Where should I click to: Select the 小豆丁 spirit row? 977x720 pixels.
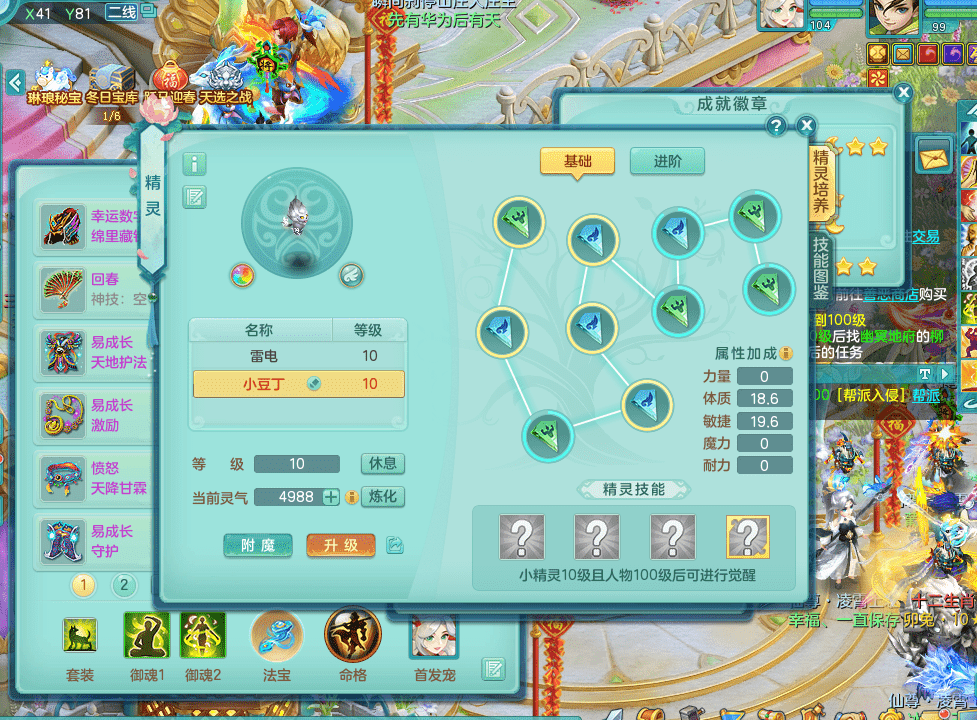click(298, 384)
